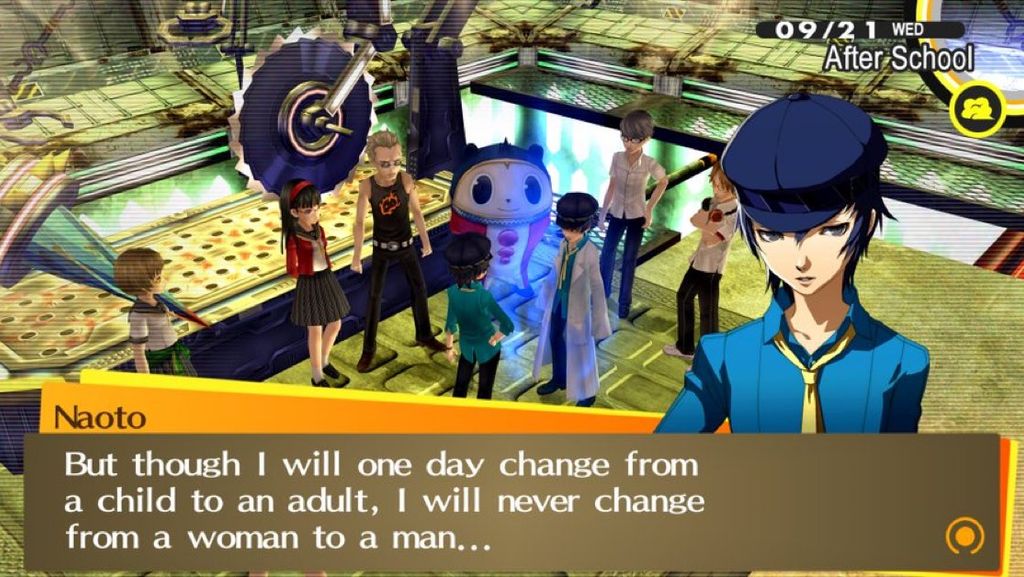Click the orange dialogue advance indicator
The width and height of the screenshot is (1024, 577).
964,535
